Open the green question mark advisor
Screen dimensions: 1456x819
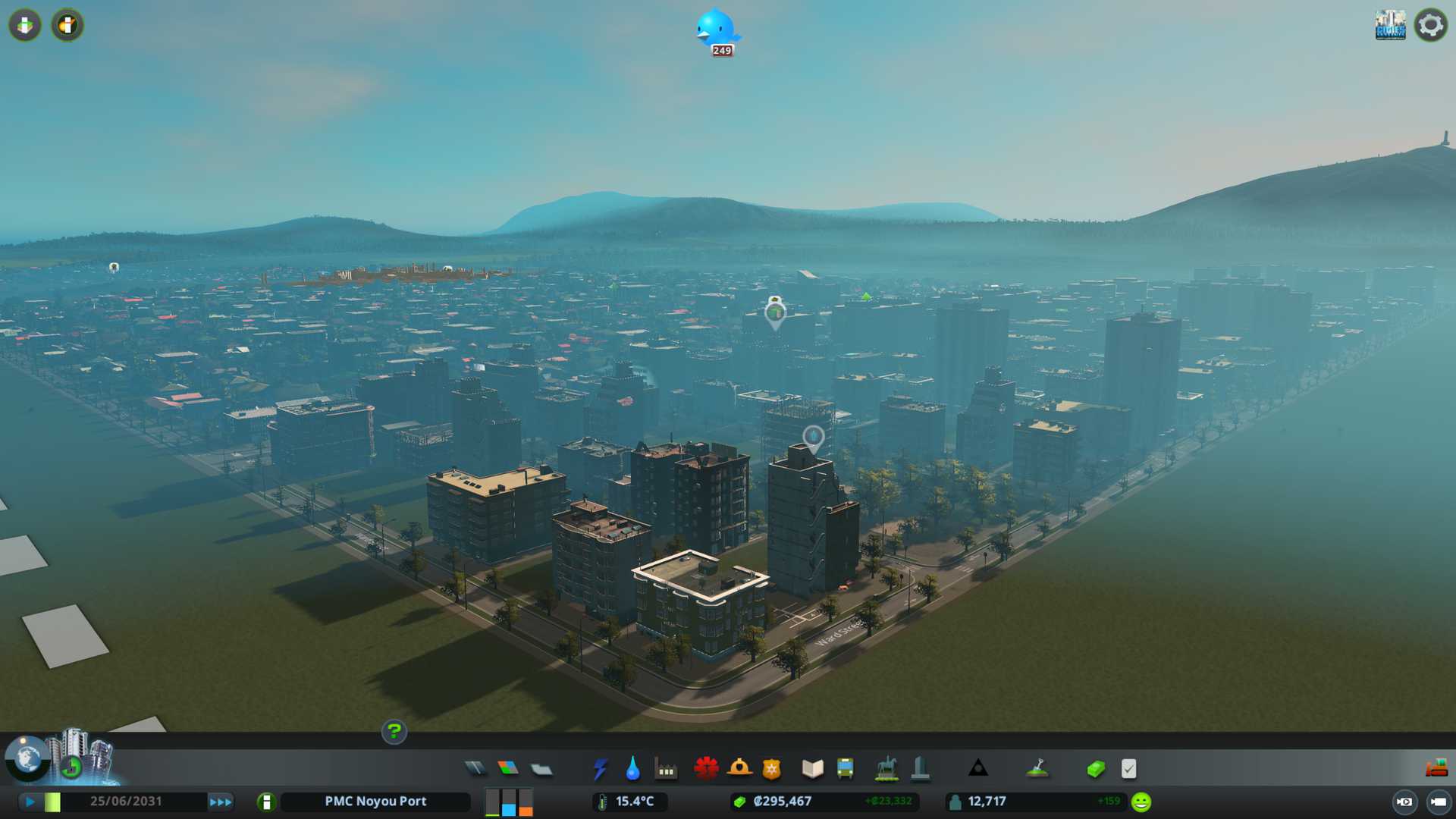(394, 732)
